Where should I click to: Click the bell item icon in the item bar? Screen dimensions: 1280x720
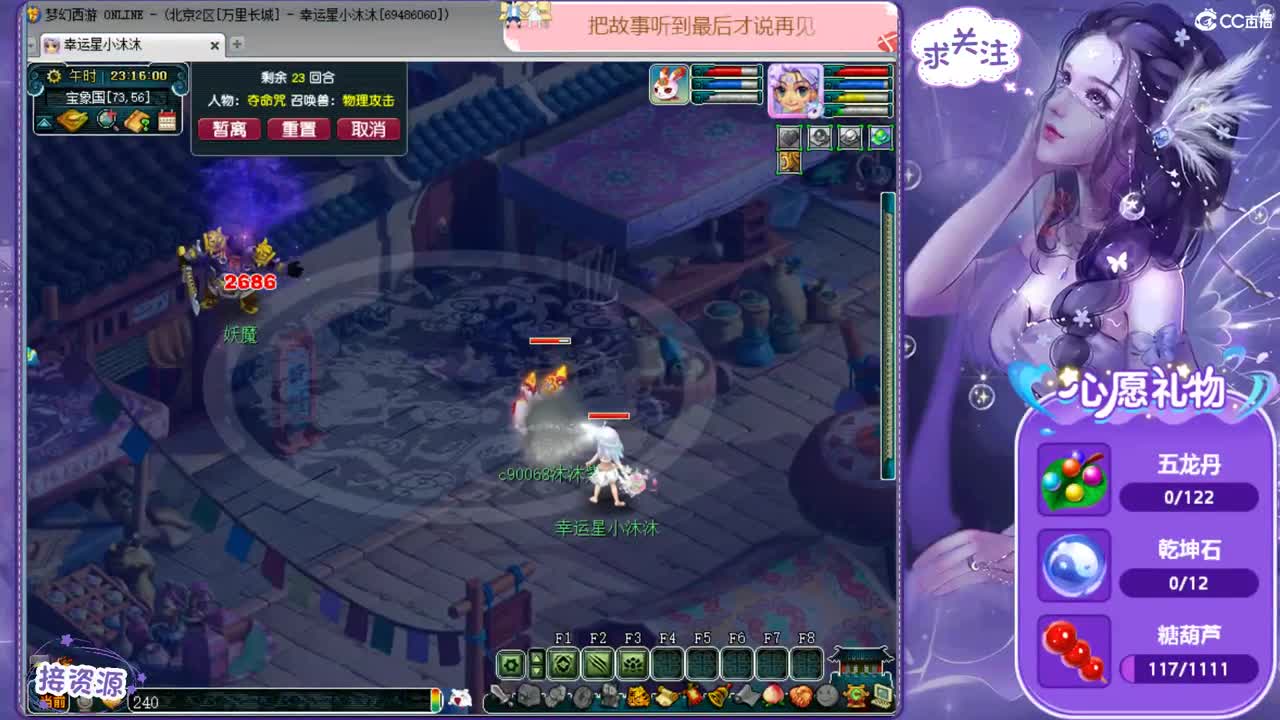coord(714,695)
